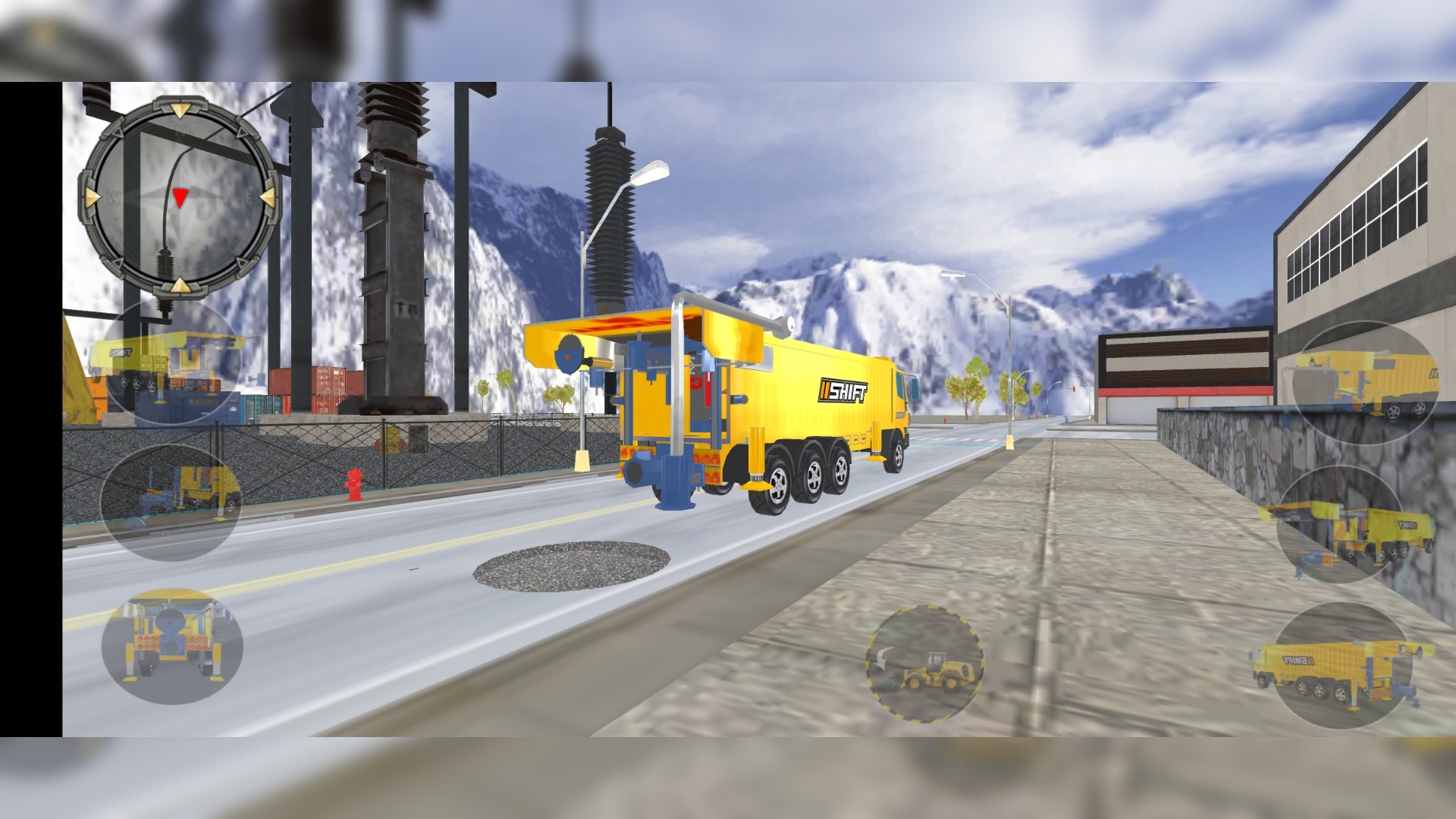Expand the left gold arrow on the compass
This screenshot has width=1456, height=819.
tap(91, 199)
